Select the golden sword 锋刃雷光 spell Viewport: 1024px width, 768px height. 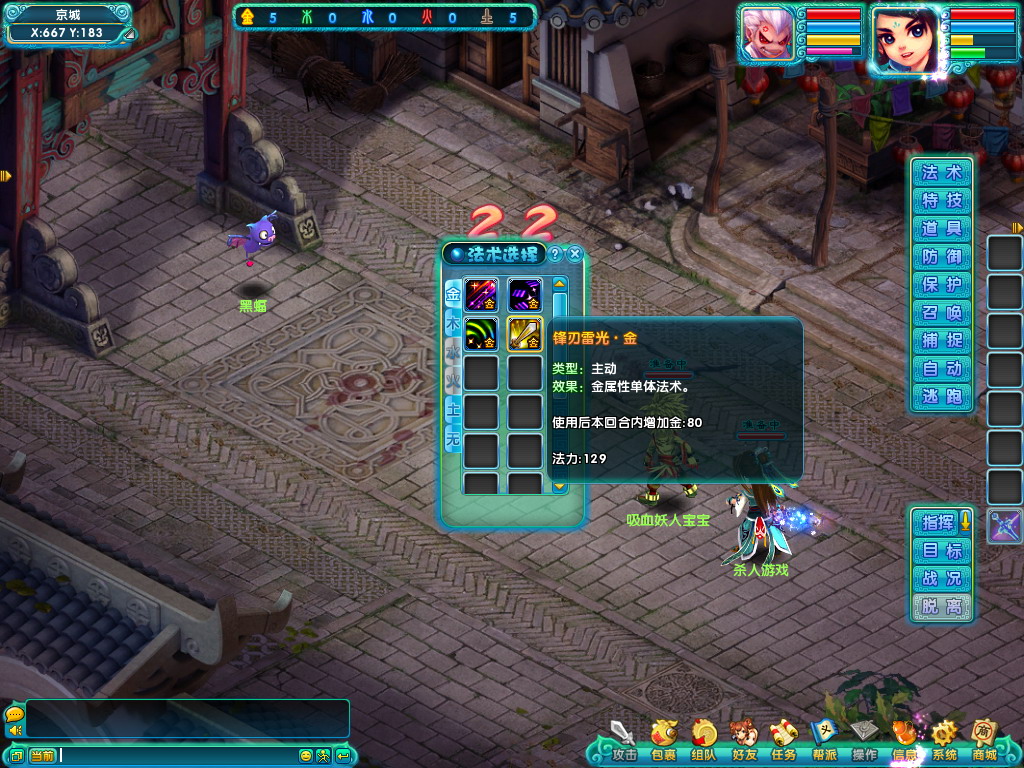[x=525, y=333]
